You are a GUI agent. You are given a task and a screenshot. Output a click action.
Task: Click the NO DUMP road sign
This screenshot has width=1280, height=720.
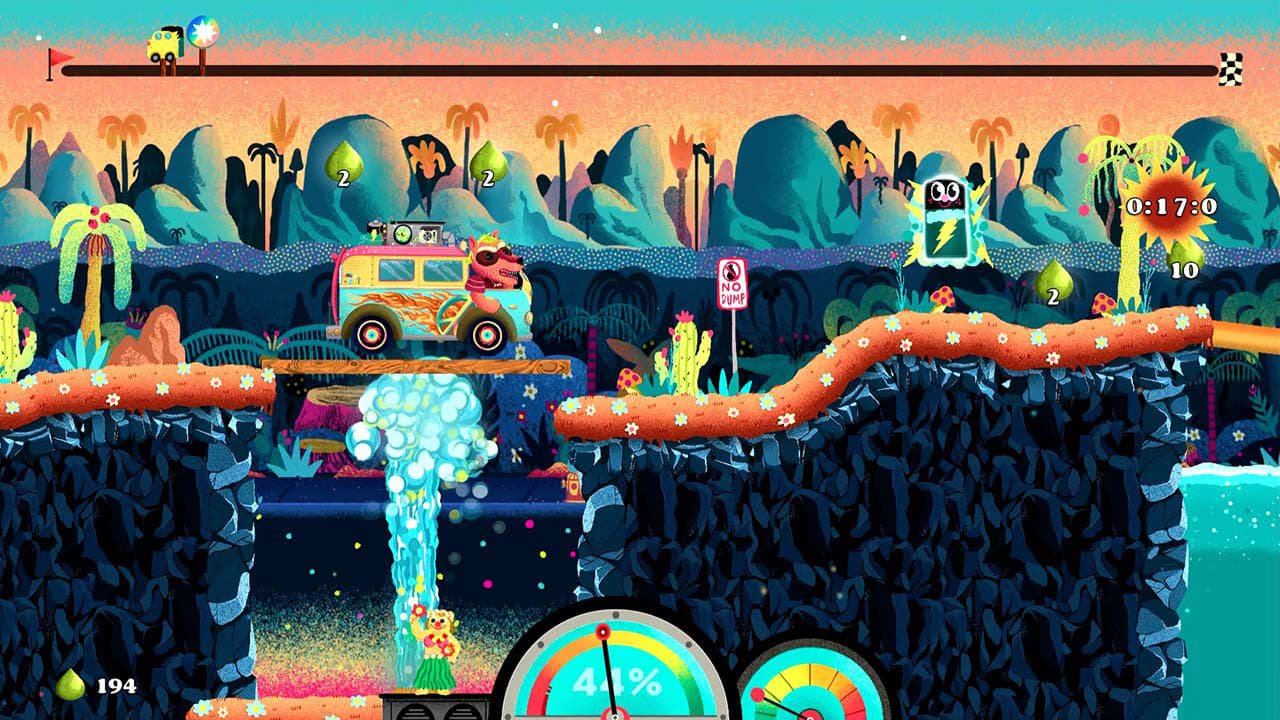pos(735,282)
